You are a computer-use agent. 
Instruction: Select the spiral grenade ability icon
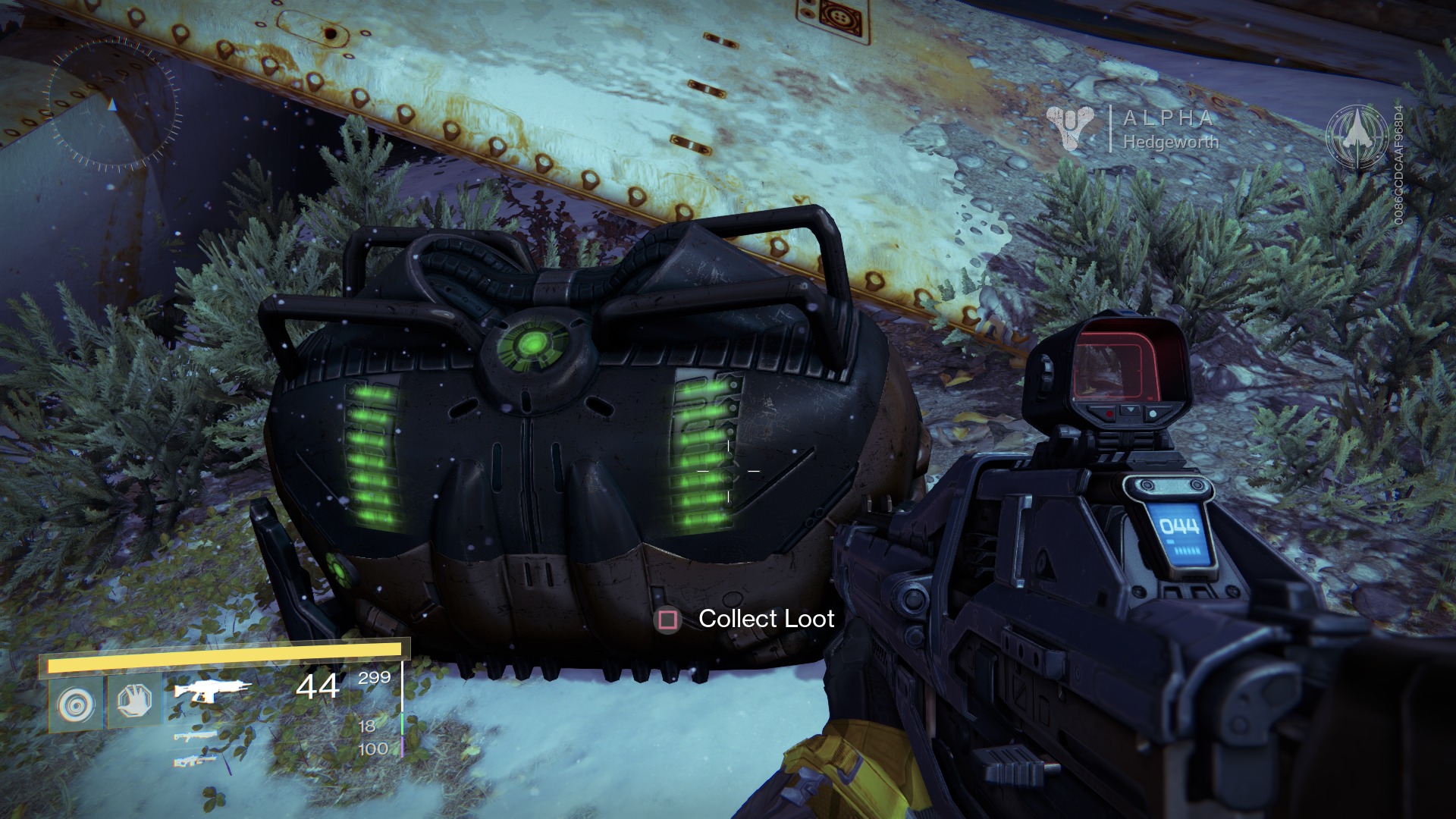(76, 704)
